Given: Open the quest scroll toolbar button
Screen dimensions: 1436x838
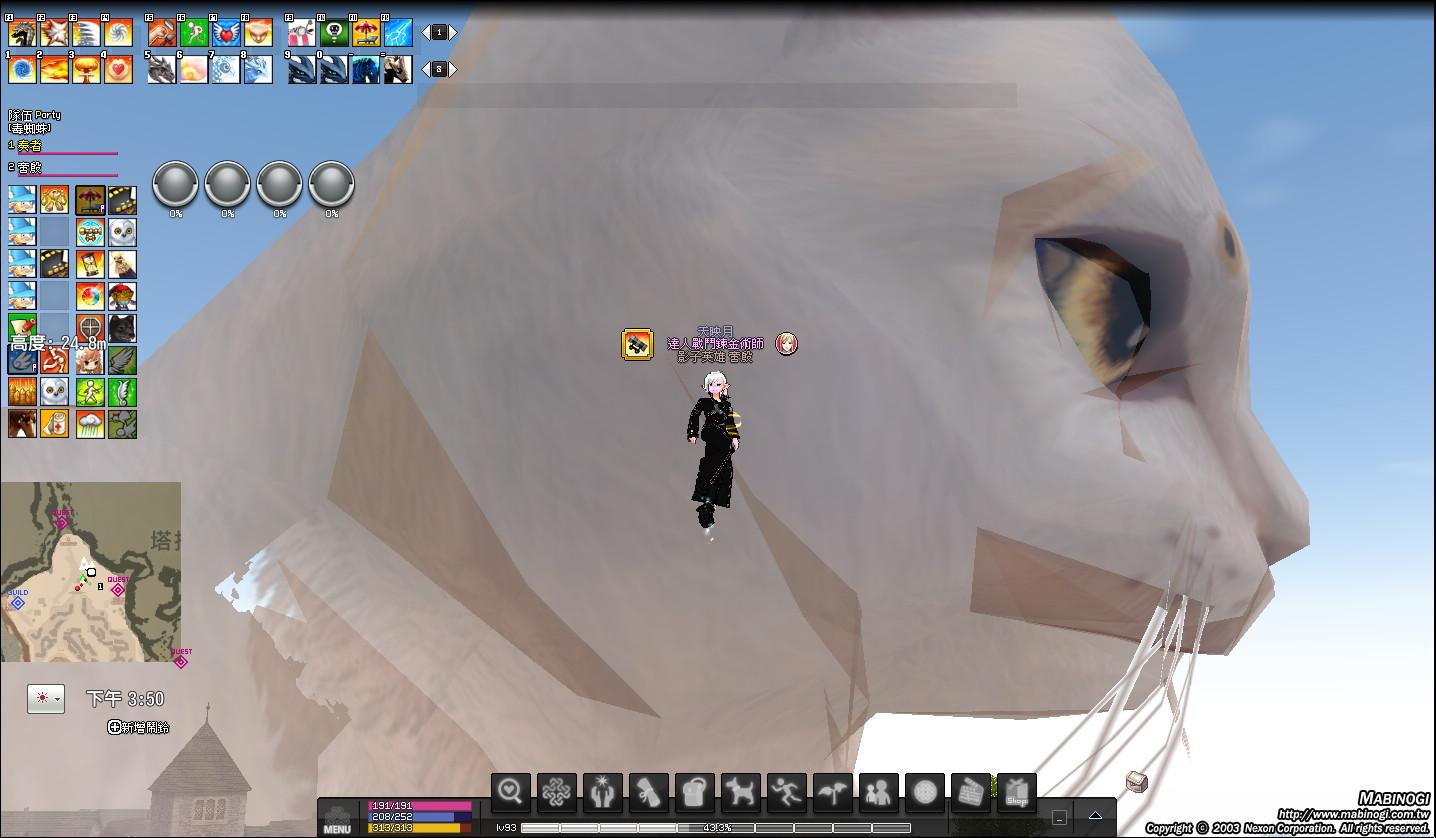Looking at the screenshot, I should click(648, 793).
